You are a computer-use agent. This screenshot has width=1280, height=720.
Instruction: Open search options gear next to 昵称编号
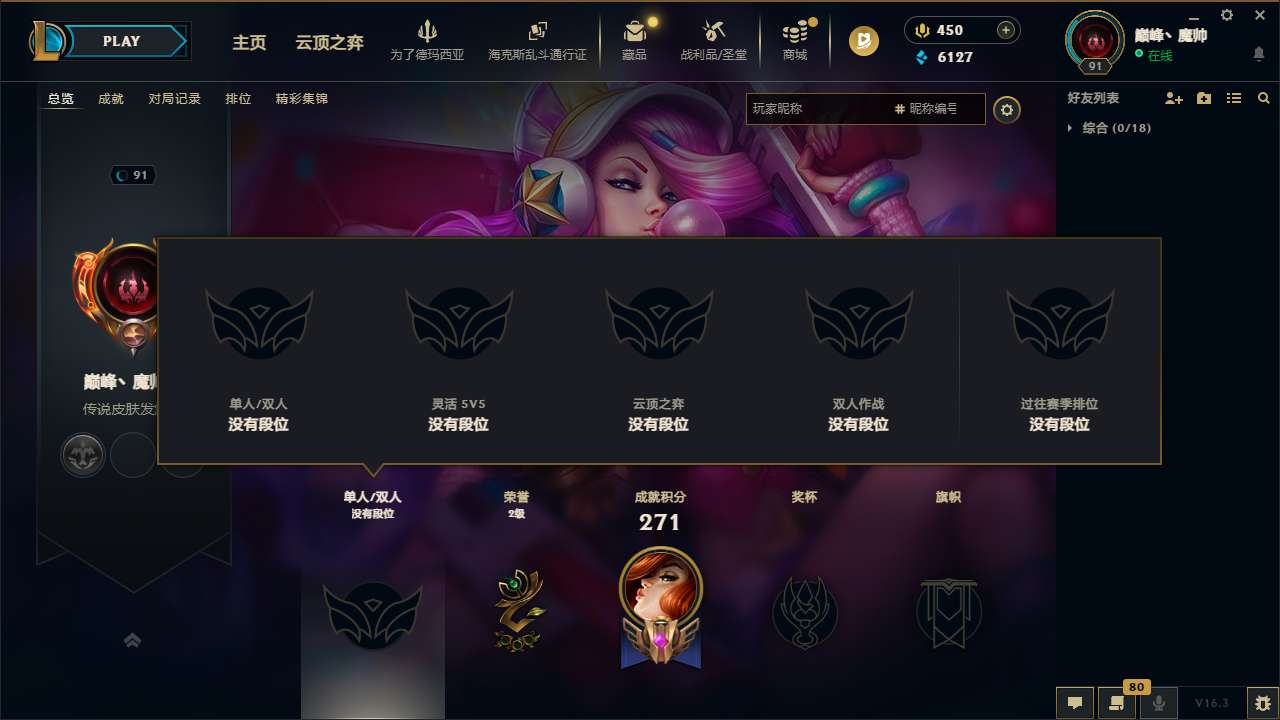[x=1007, y=110]
